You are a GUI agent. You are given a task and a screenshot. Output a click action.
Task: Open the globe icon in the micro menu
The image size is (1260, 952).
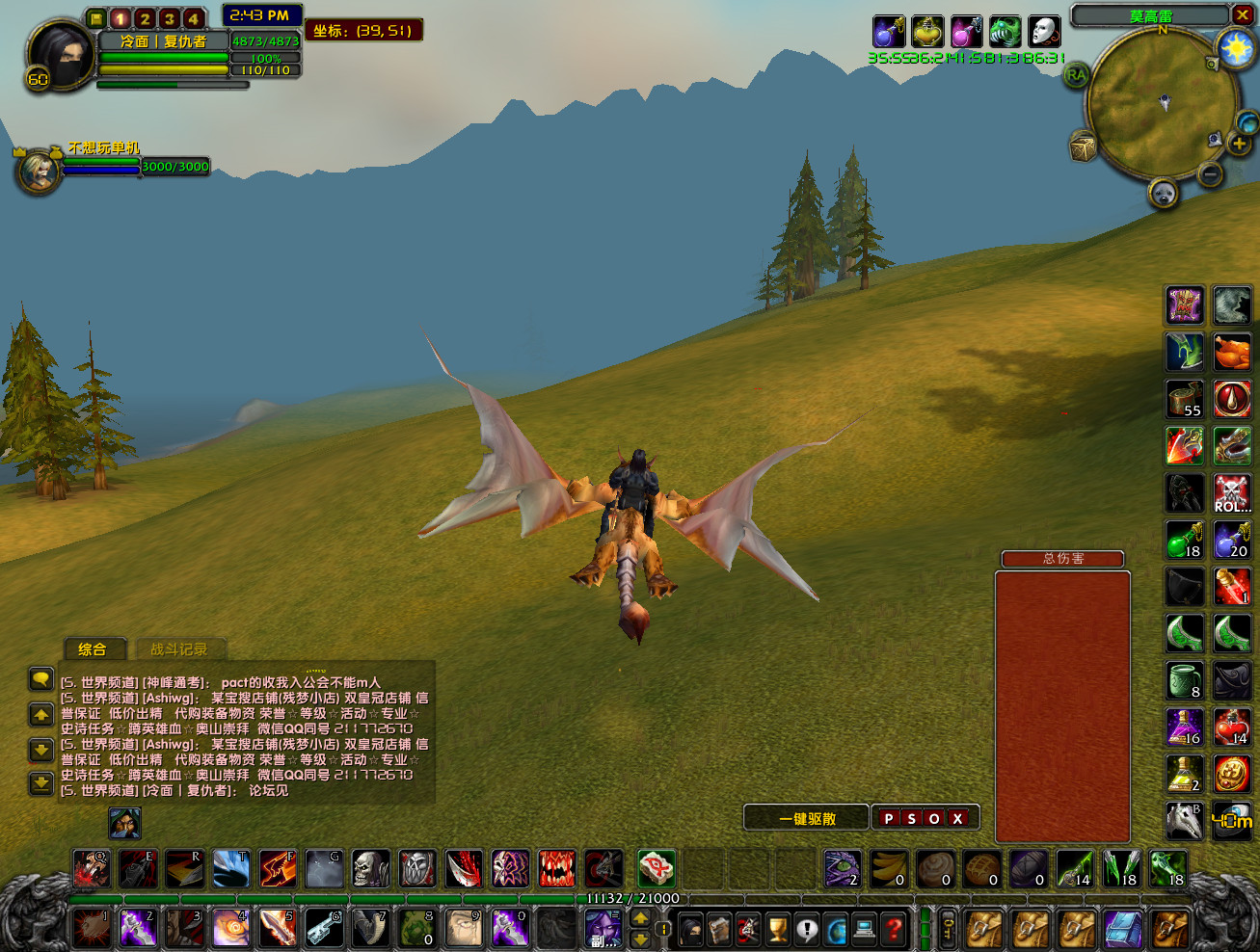coord(833,930)
